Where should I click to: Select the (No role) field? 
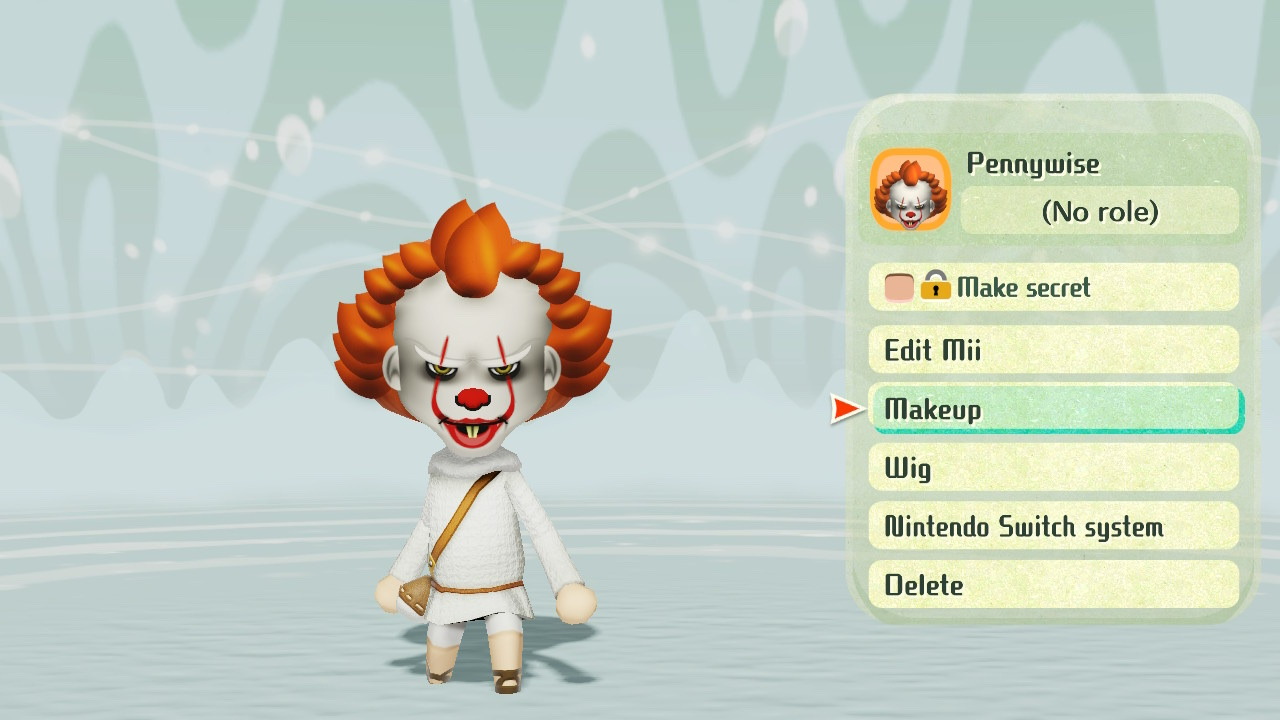(1099, 211)
